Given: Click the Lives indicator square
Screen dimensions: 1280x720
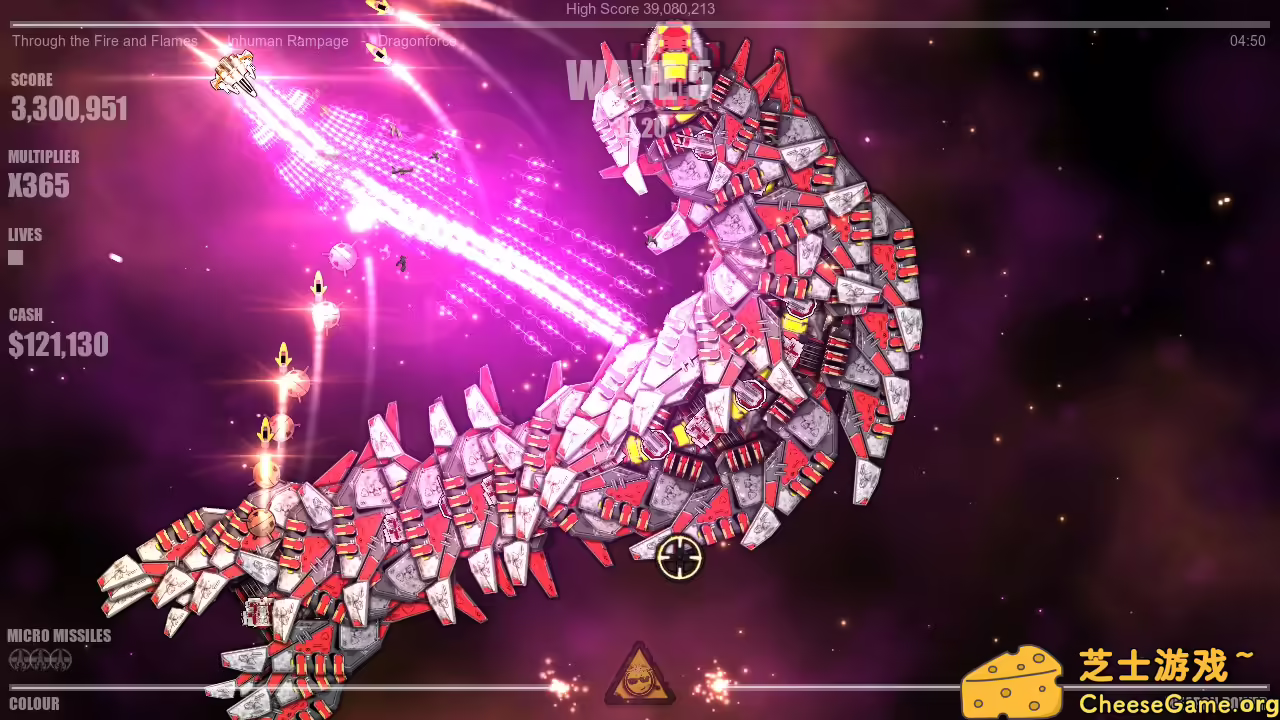Looking at the screenshot, I should pos(15,257).
